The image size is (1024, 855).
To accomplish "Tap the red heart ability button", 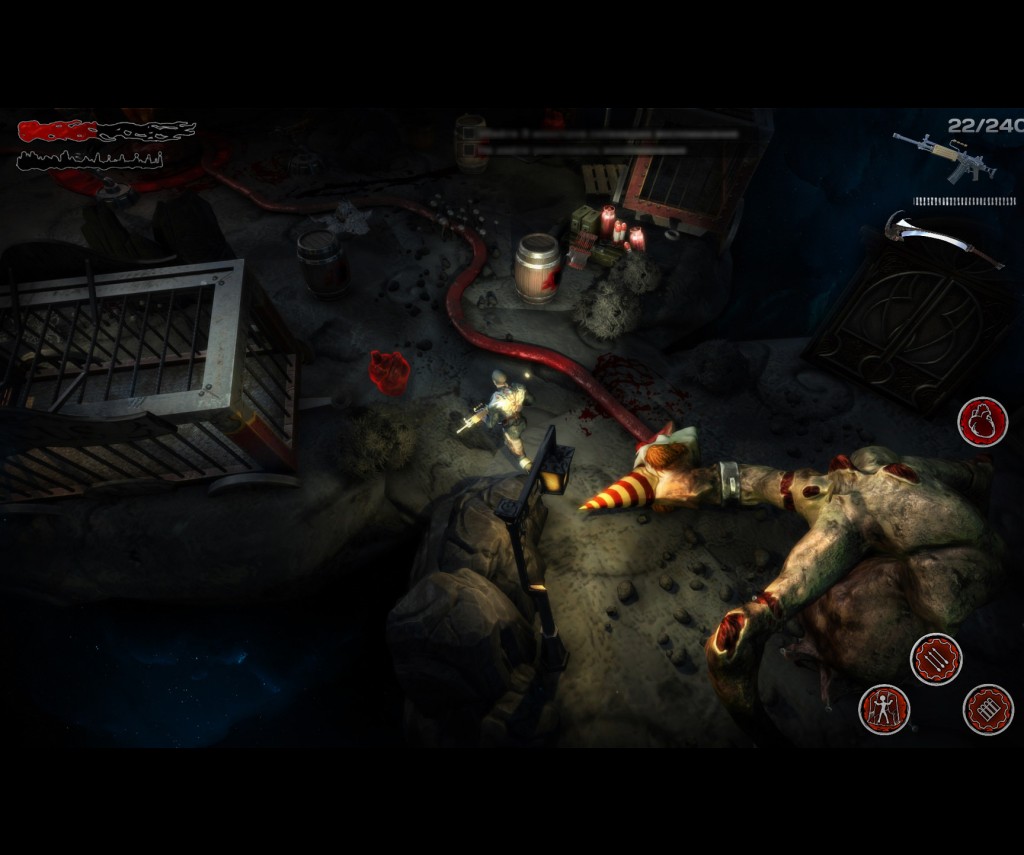I will point(982,421).
